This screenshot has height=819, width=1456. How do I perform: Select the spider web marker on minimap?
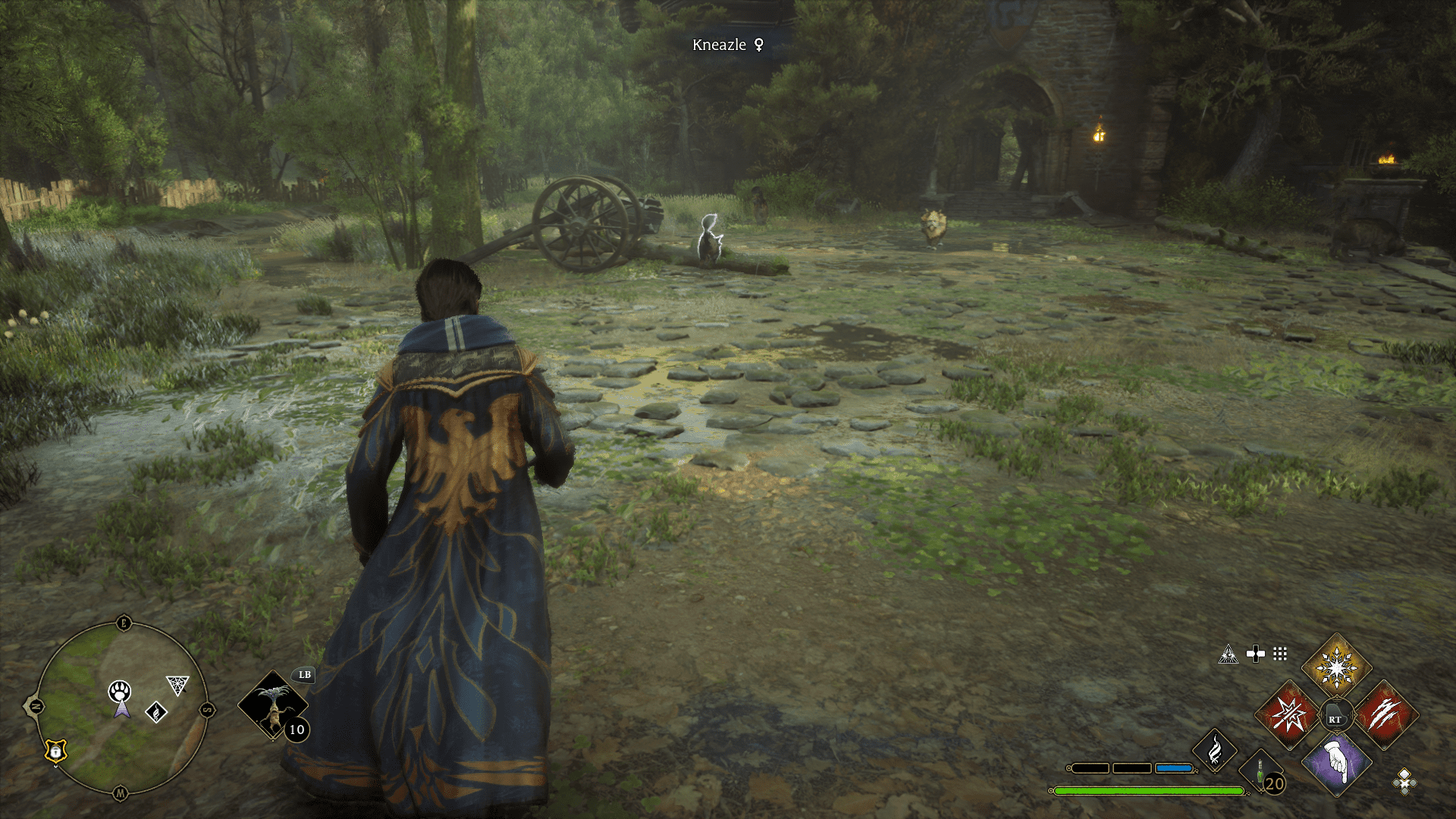(x=177, y=685)
